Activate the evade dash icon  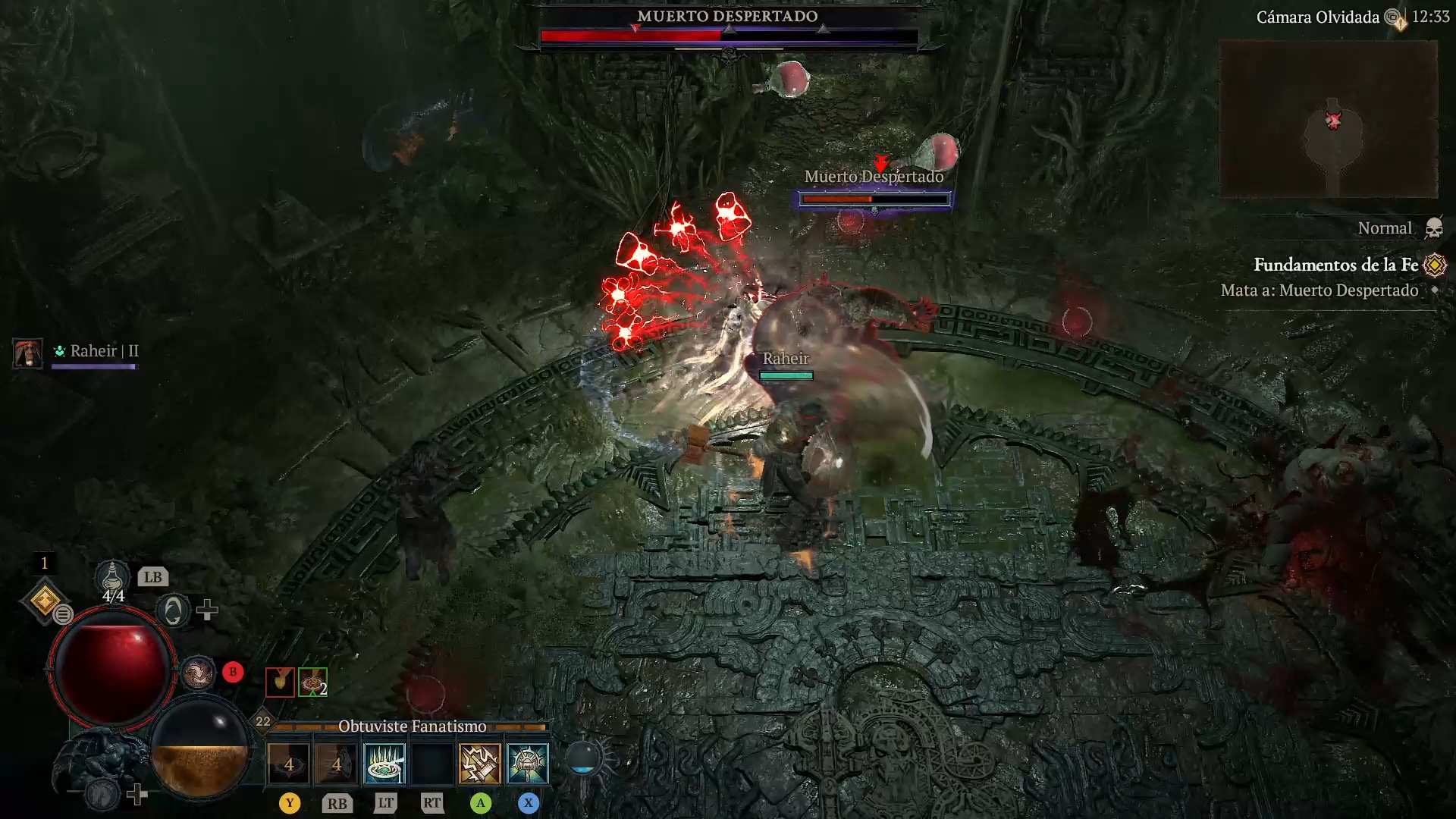coord(198,673)
